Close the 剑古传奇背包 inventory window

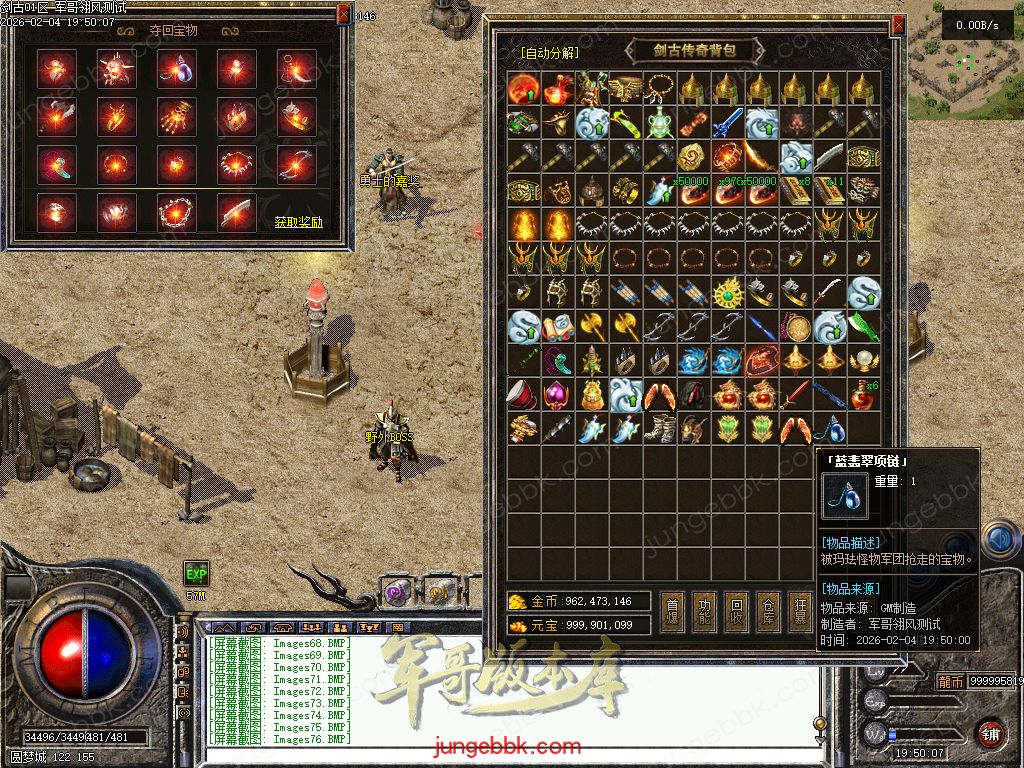tap(898, 24)
